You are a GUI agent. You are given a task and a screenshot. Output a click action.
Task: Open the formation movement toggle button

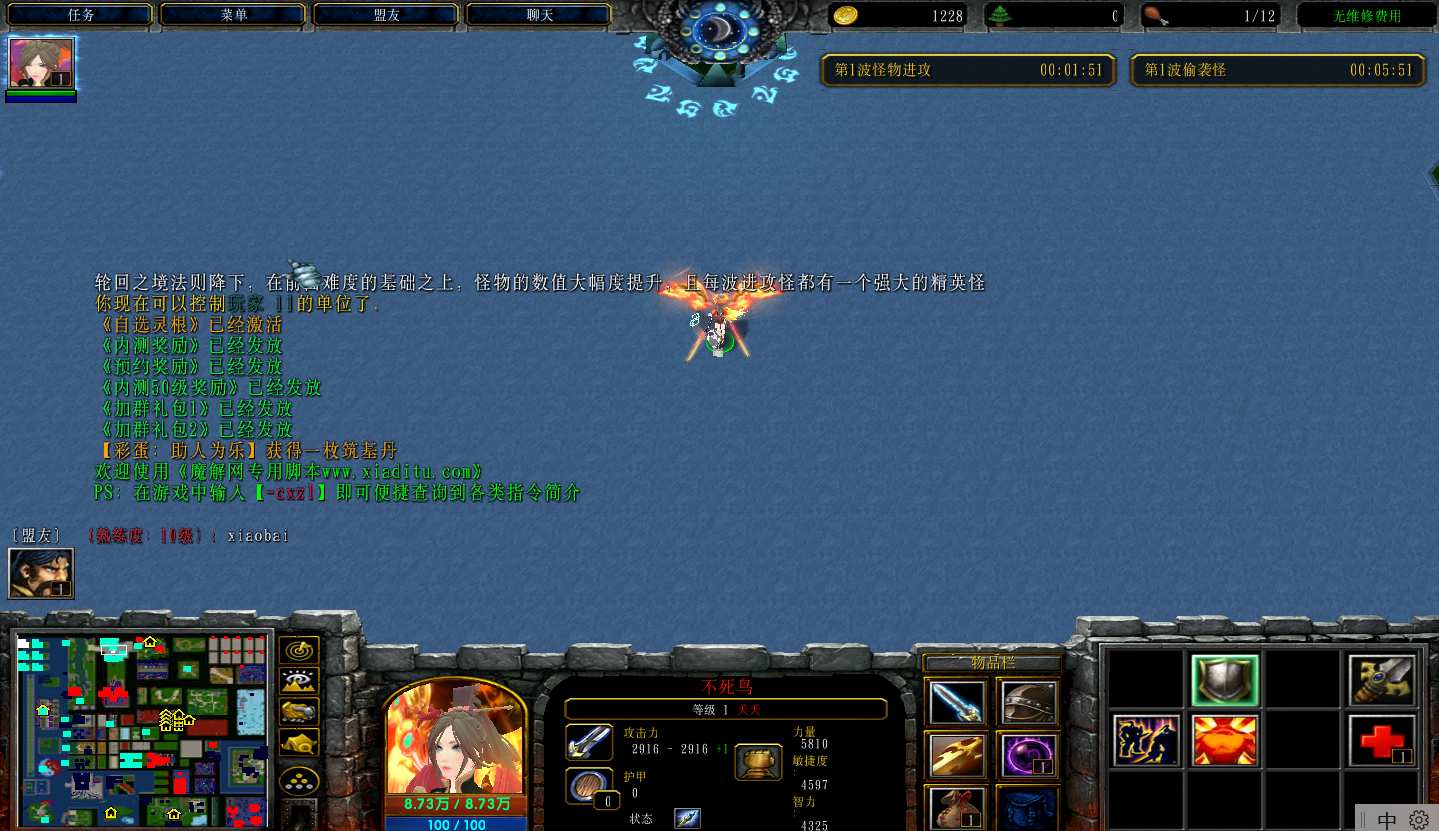coord(299,781)
